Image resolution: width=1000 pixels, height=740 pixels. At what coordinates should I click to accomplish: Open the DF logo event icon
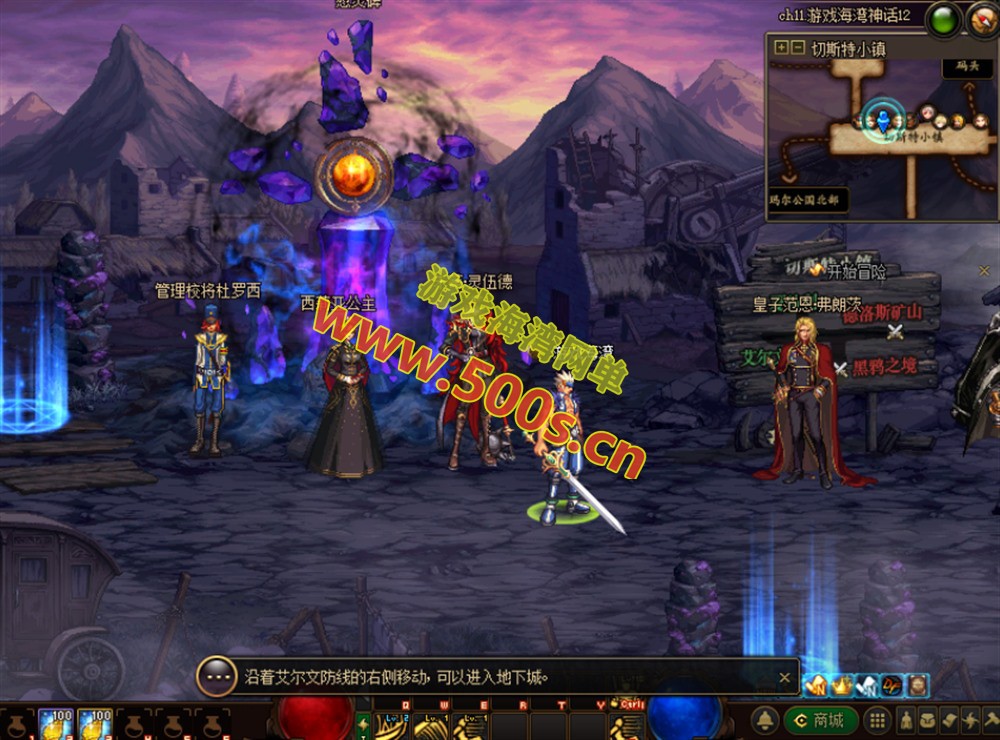click(x=892, y=686)
